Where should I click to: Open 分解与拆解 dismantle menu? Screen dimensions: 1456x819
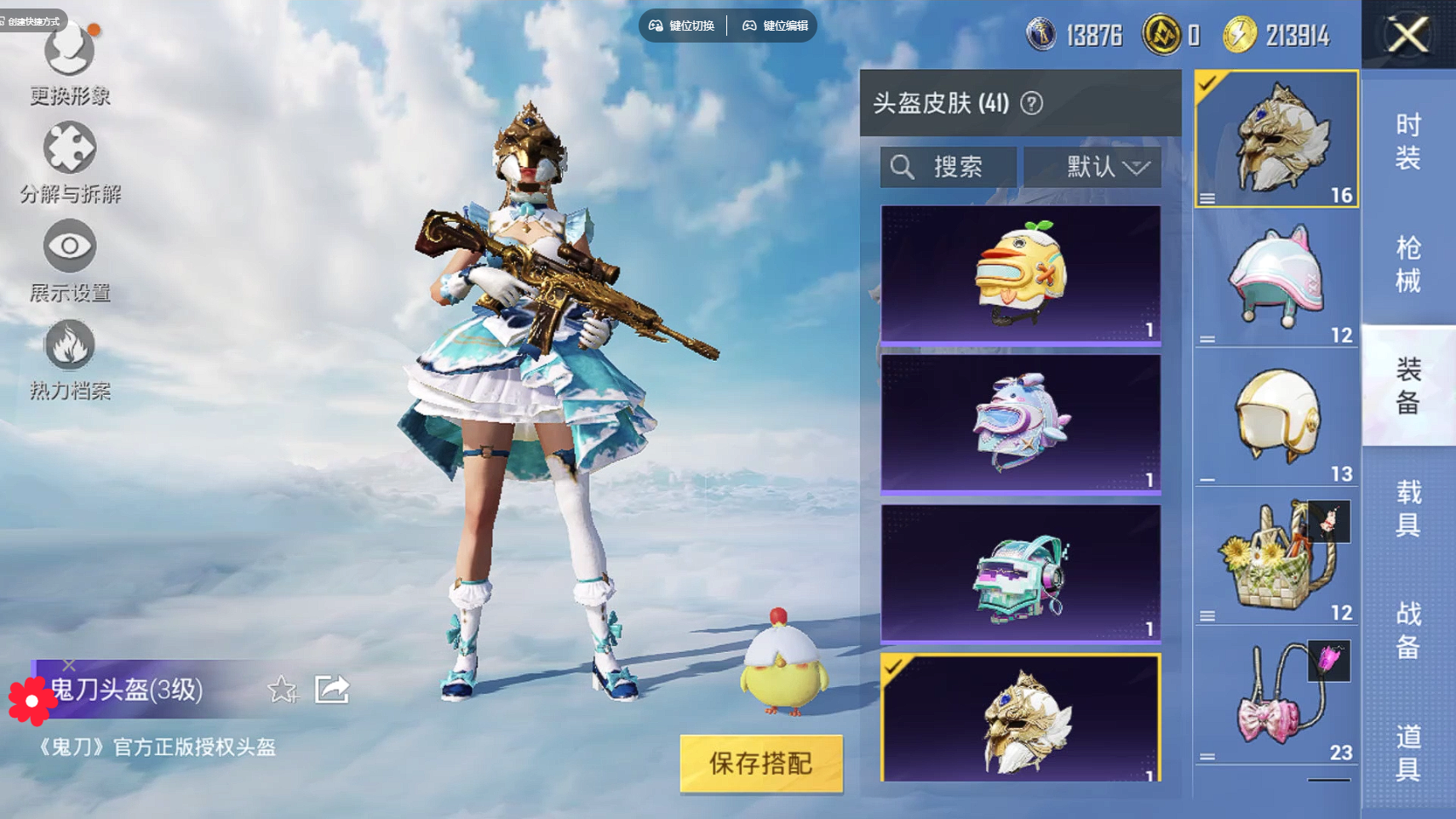(x=70, y=162)
